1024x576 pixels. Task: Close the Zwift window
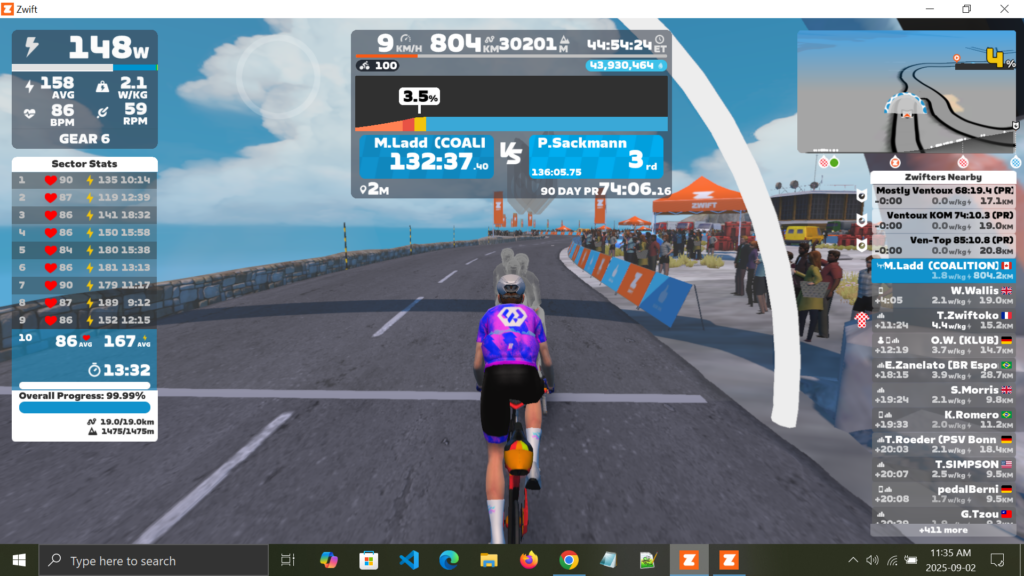tap(1005, 9)
